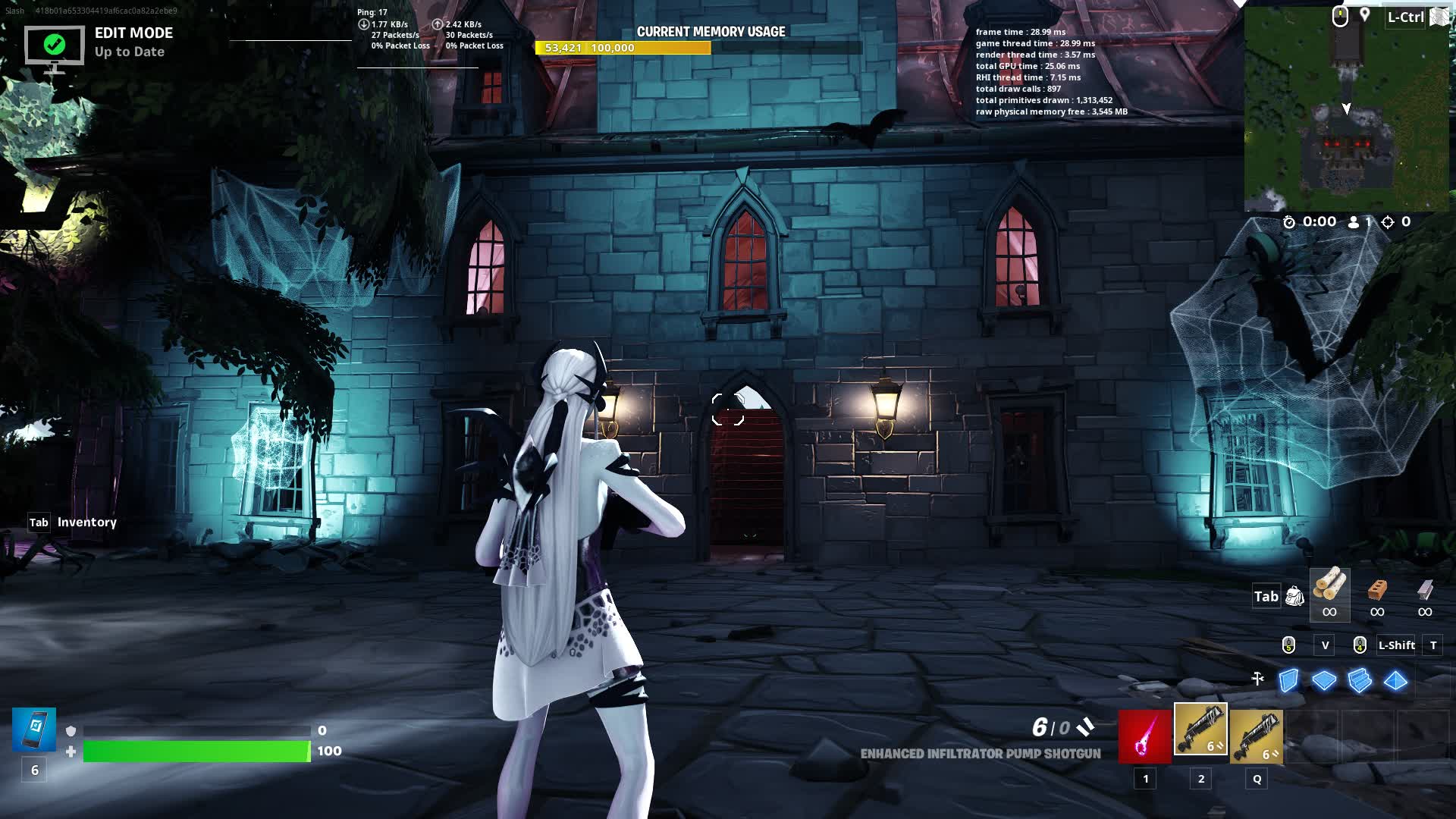Open the backpack inventory icon

pyautogui.click(x=1294, y=597)
